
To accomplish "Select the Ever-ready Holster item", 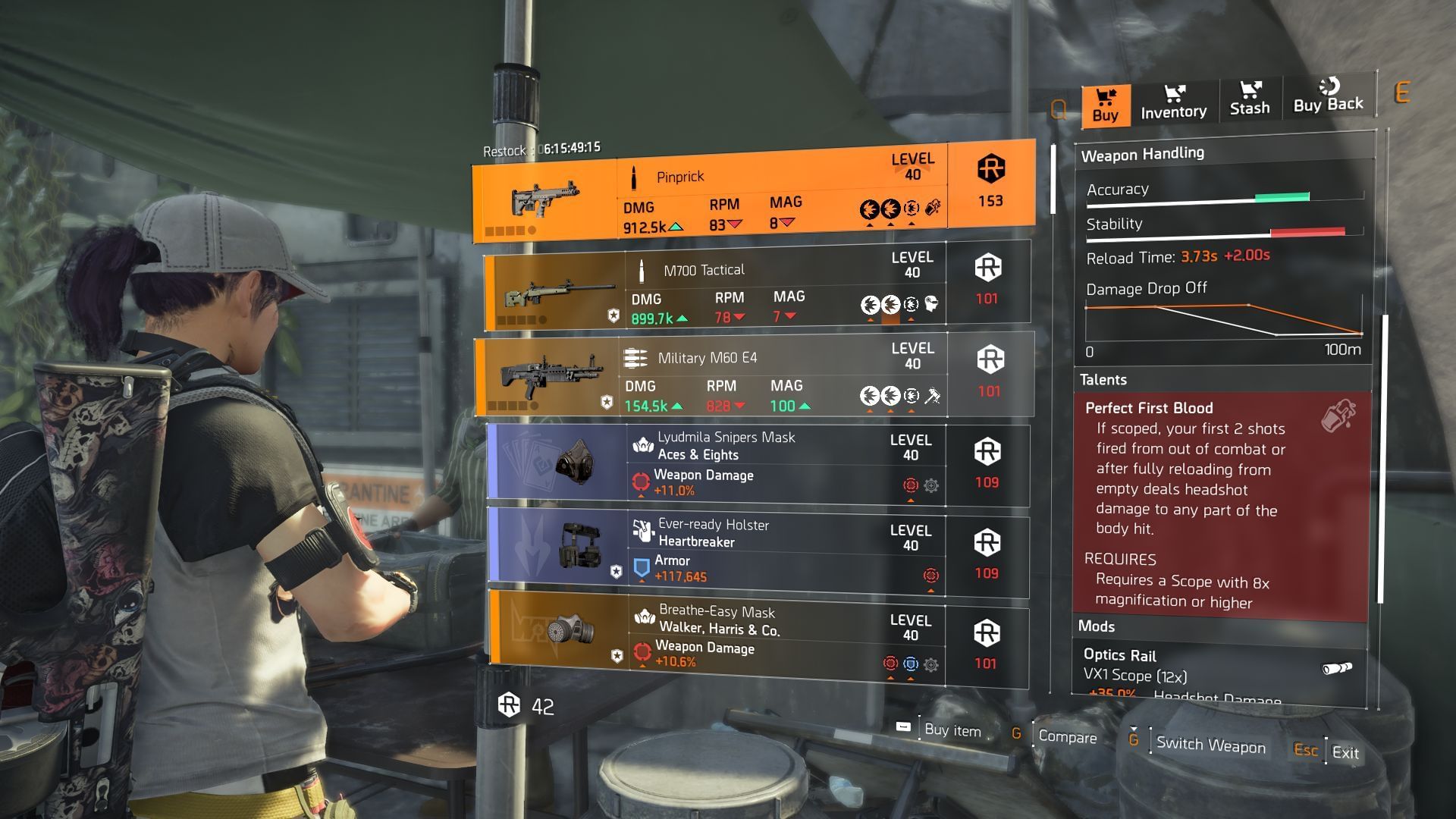I will [758, 551].
